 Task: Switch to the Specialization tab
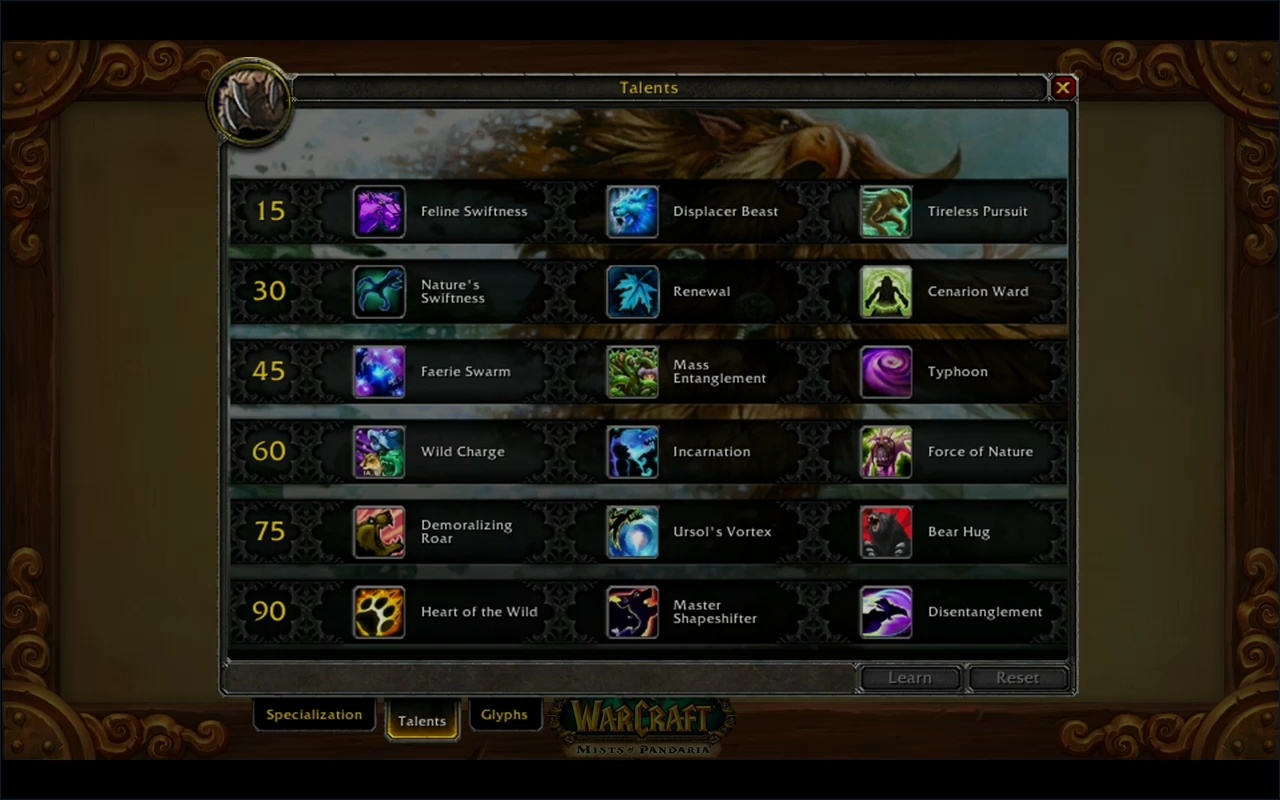click(313, 714)
